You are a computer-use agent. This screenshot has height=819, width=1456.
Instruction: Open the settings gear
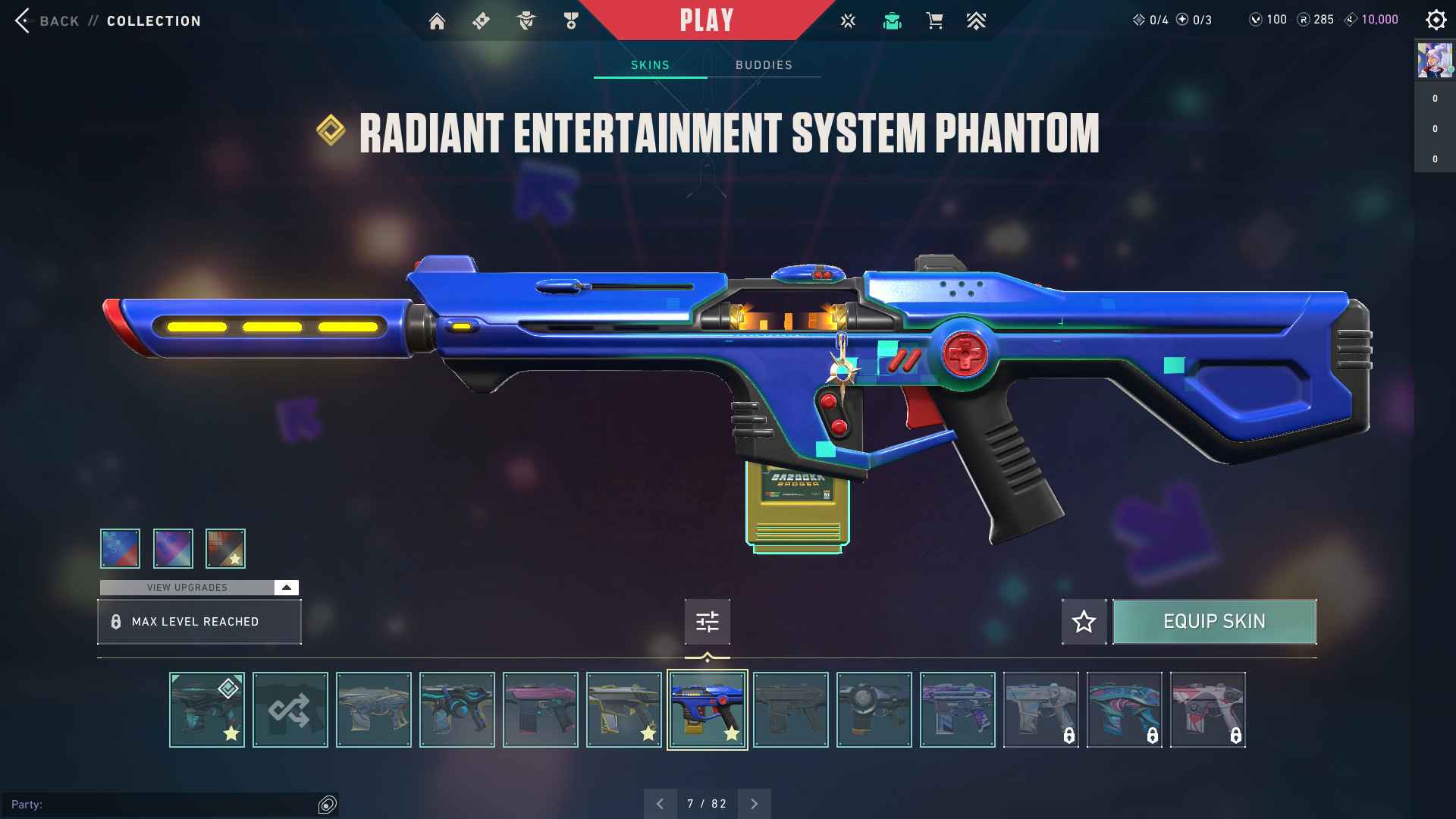pos(1436,20)
